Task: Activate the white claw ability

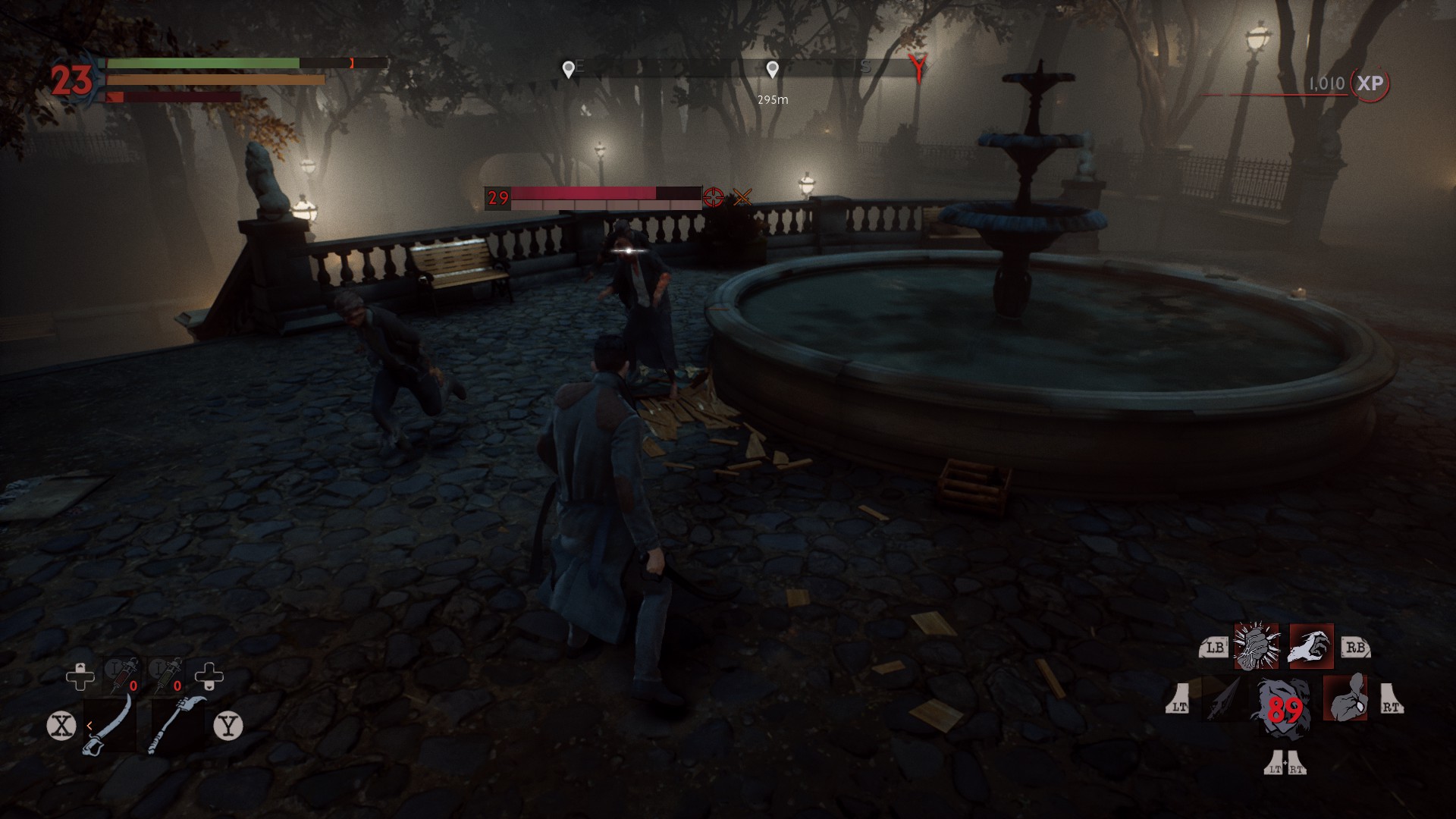Action: pos(1311,647)
